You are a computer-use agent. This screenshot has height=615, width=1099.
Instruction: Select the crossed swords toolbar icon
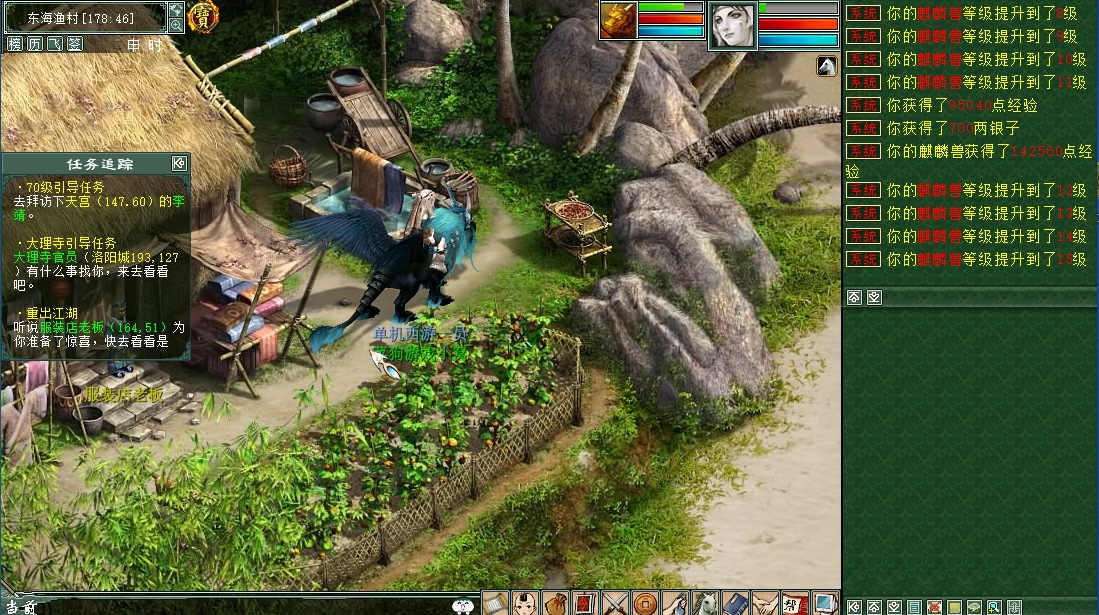pyautogui.click(x=615, y=603)
